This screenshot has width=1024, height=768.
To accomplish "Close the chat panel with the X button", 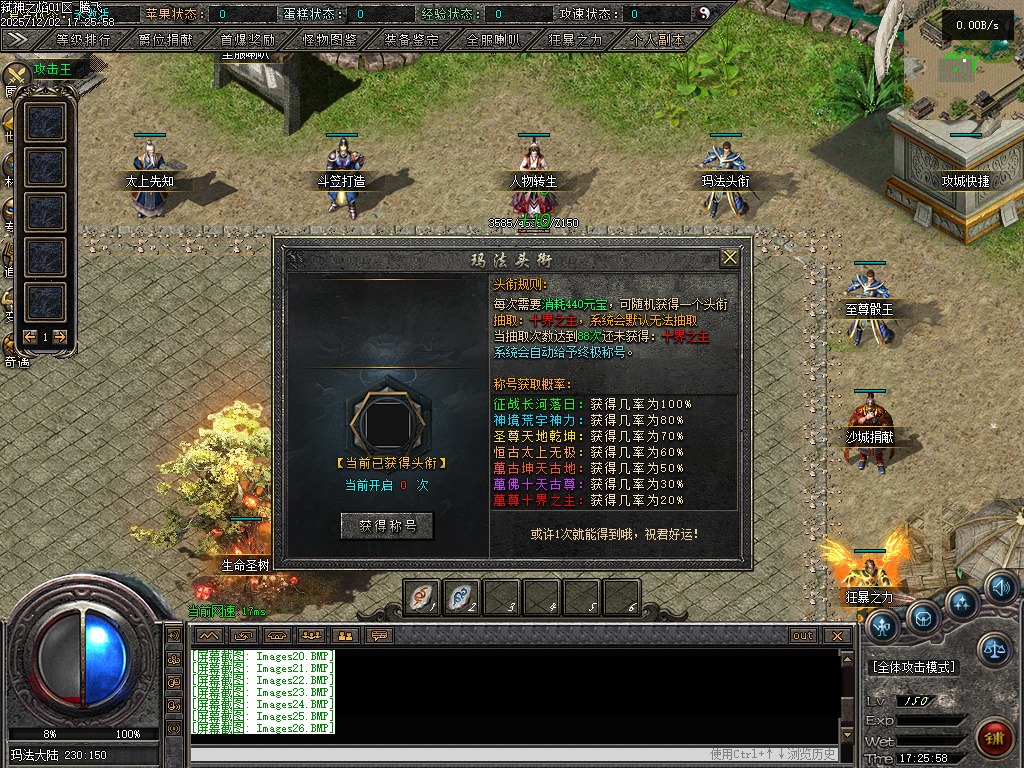I will [x=837, y=636].
